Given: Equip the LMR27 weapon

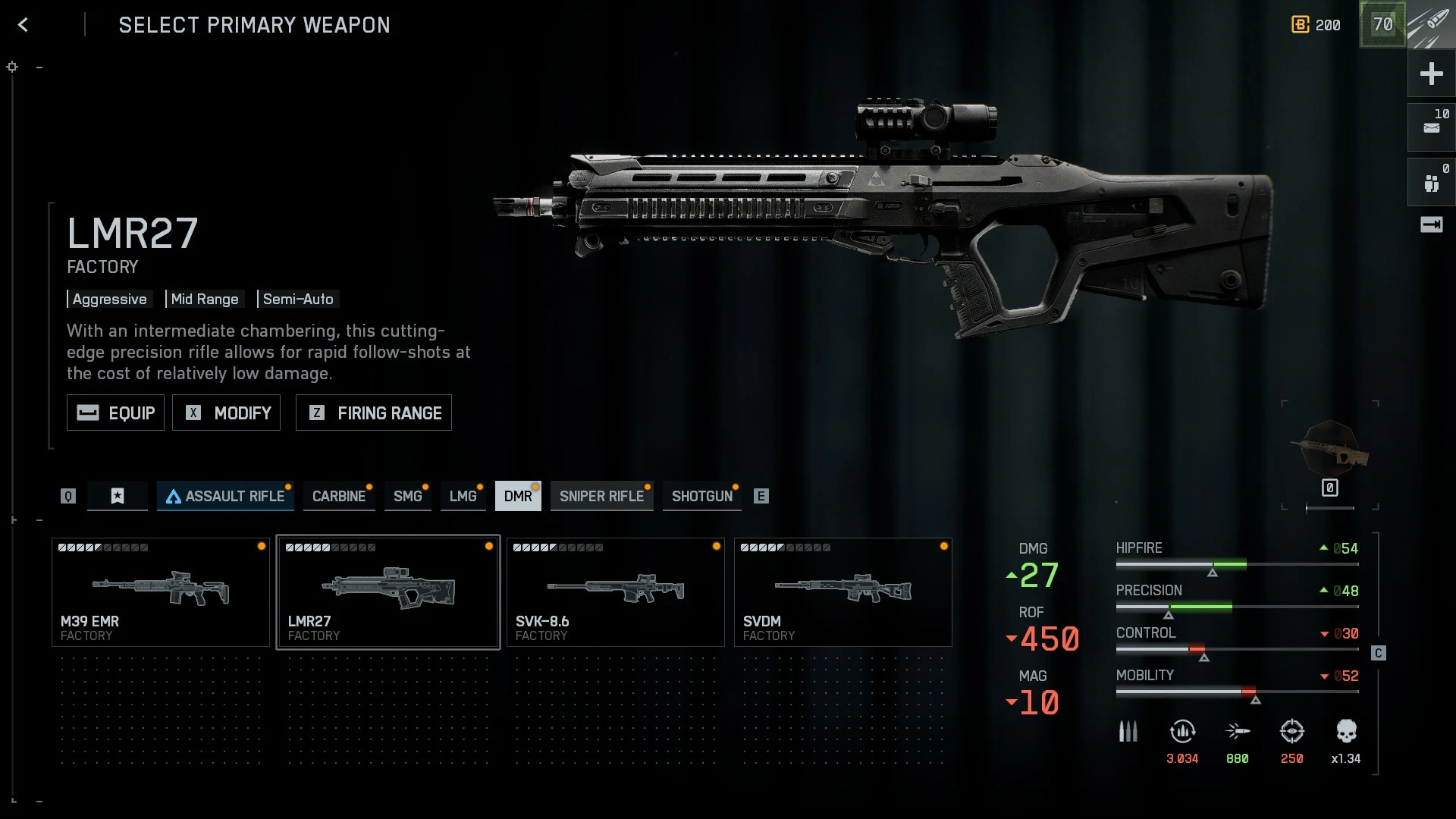Looking at the screenshot, I should [x=115, y=413].
